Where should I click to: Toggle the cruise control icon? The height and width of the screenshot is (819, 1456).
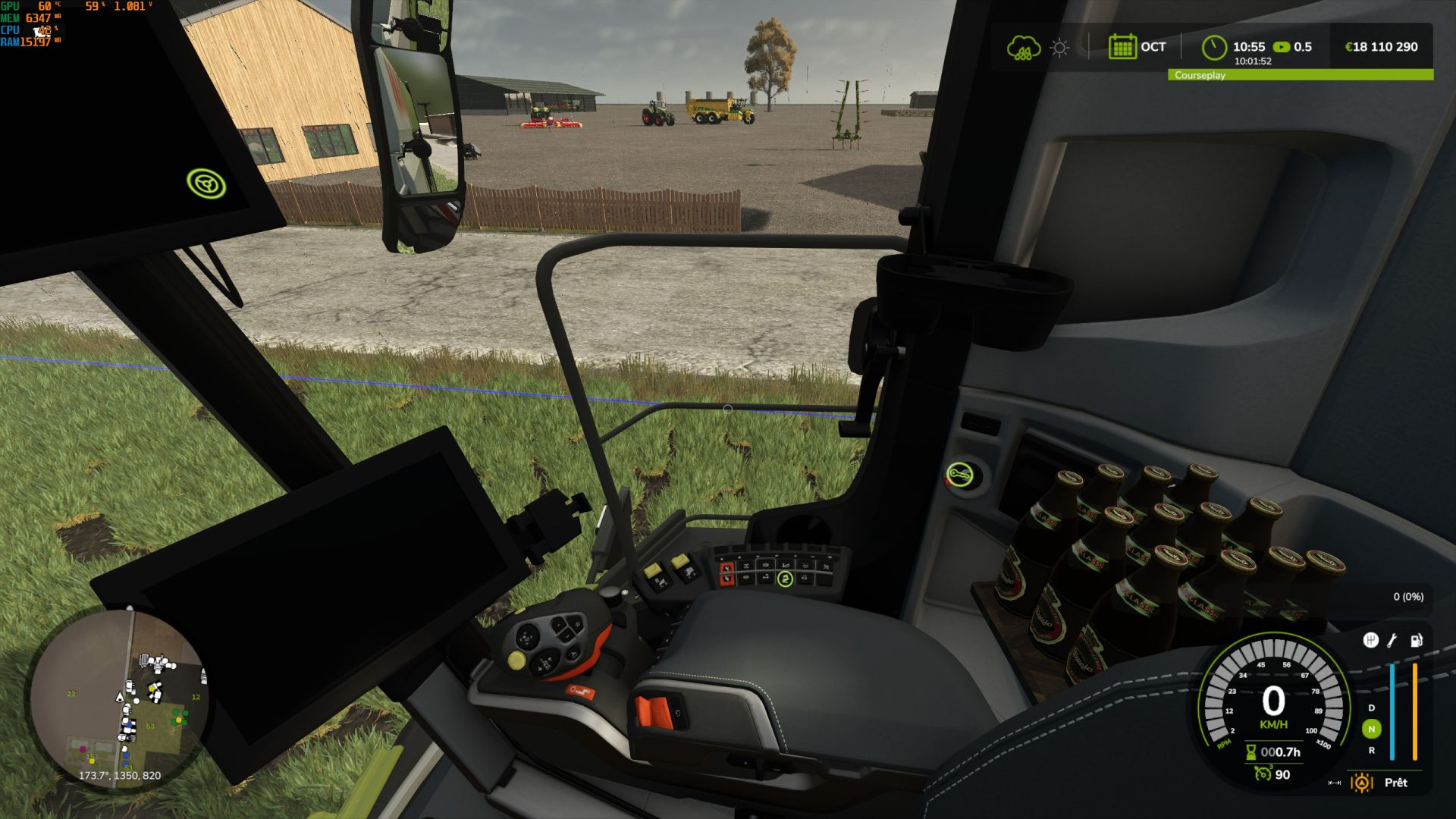(1262, 773)
